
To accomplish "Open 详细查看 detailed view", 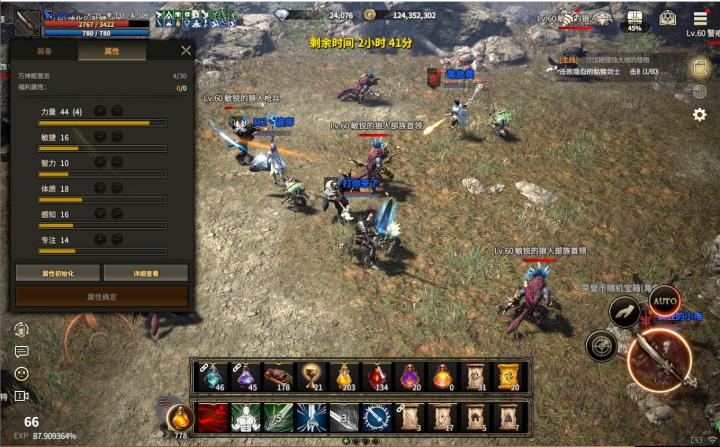I will pyautogui.click(x=145, y=273).
